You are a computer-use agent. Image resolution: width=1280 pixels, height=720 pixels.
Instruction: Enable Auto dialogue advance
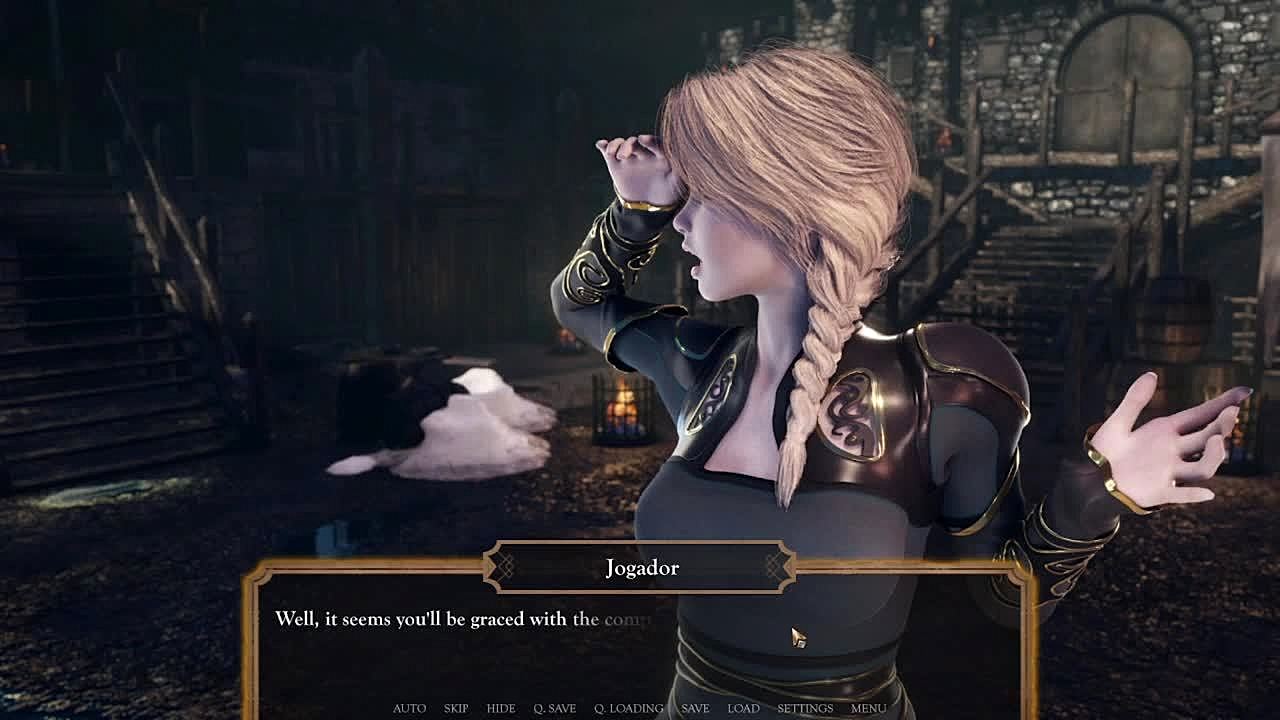pos(409,708)
